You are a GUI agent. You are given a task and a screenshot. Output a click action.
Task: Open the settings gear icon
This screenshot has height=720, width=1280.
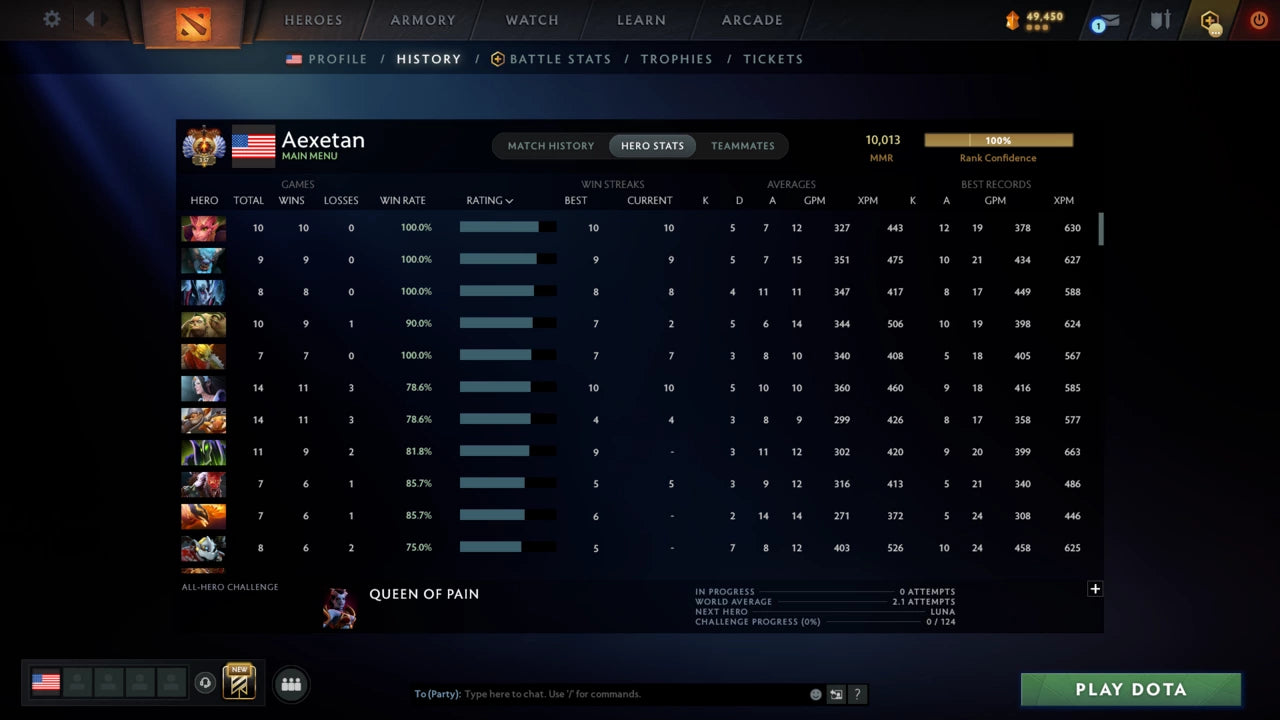coord(51,19)
